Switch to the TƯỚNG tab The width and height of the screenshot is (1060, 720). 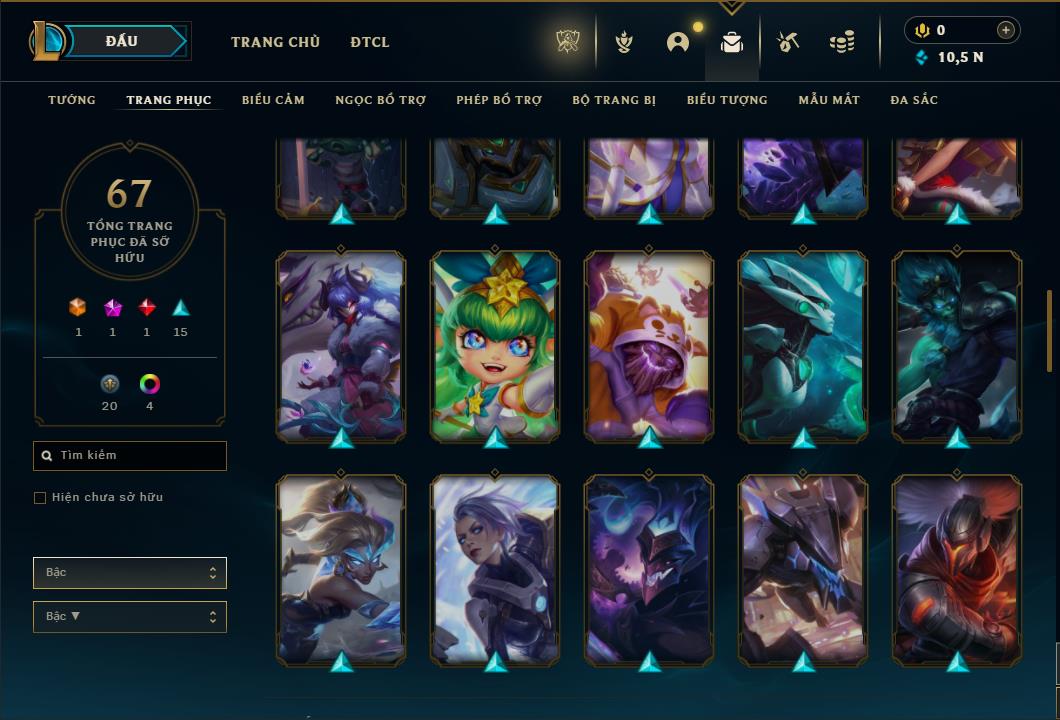72,100
